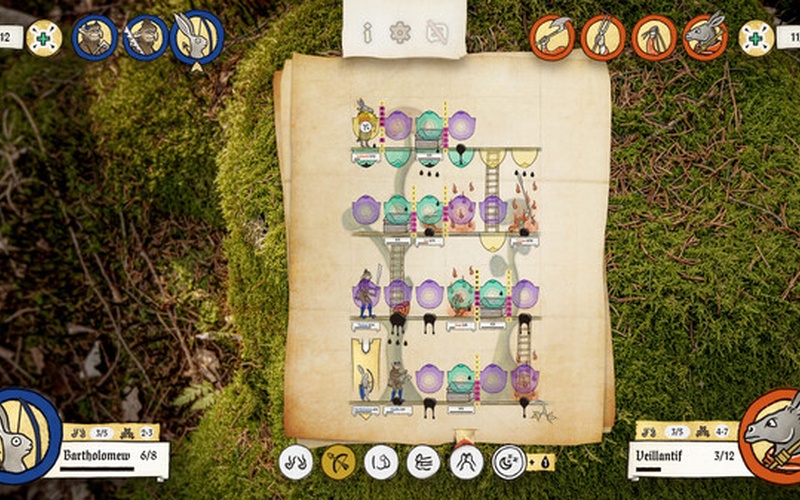Open the info panel icon
Screen dimensions: 800x500
pos(367,33)
